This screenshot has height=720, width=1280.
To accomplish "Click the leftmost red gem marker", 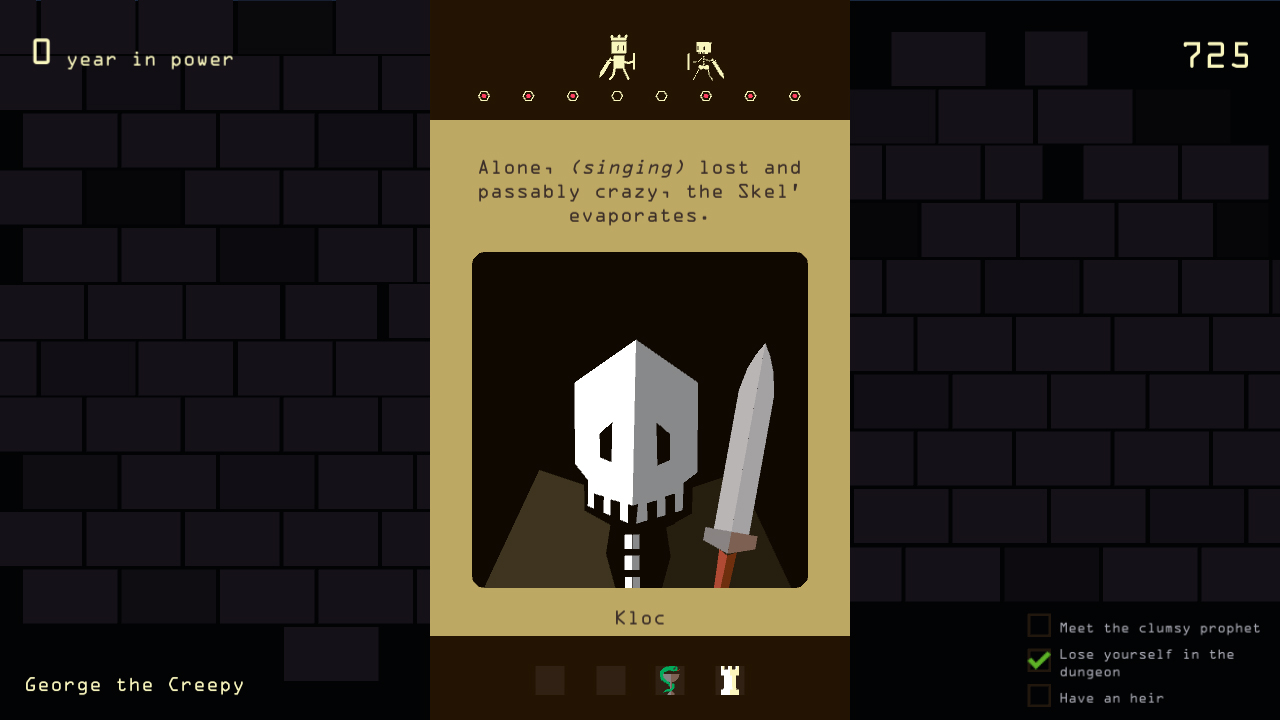I will click(485, 95).
